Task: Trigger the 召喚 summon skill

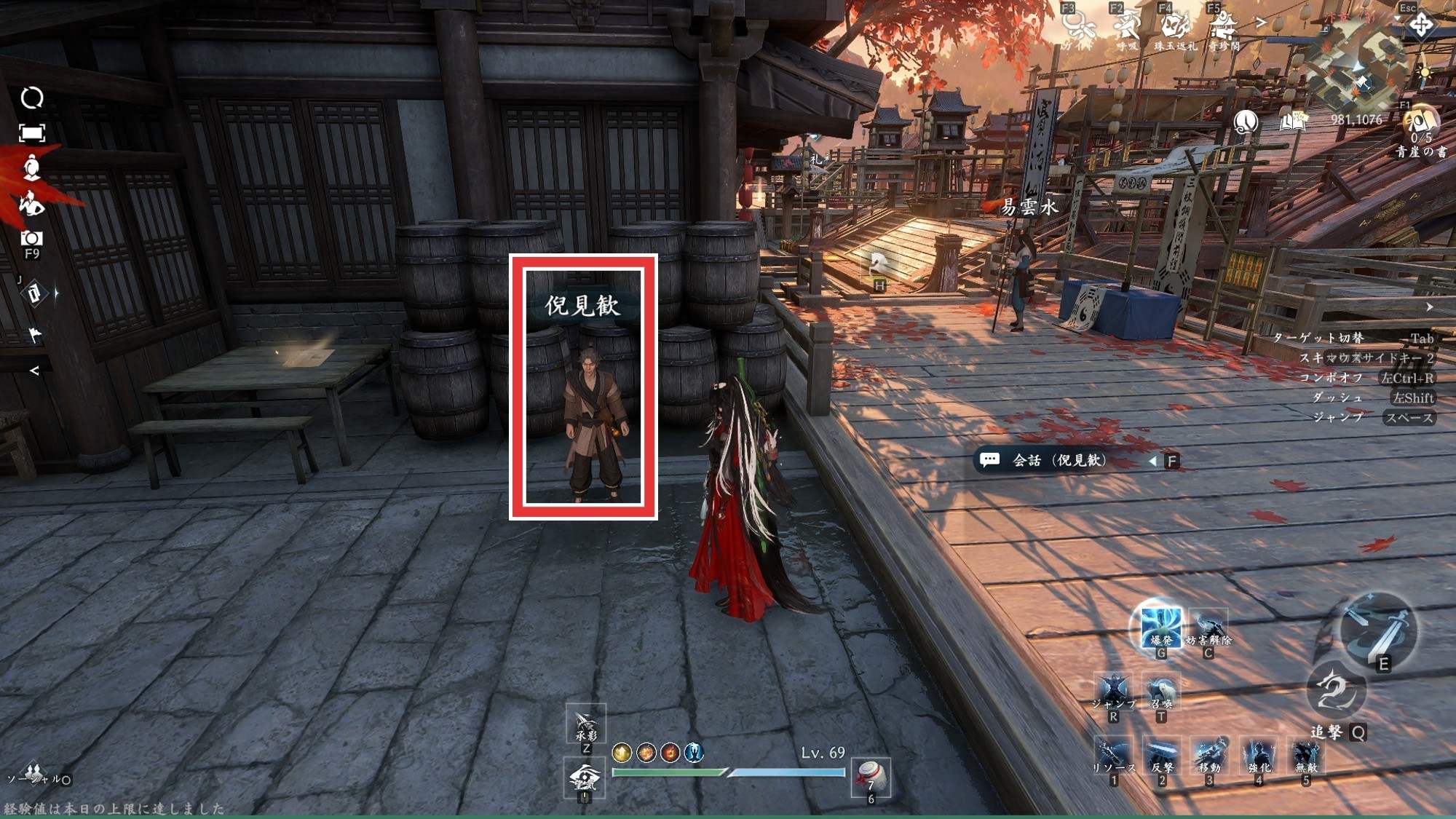Action: coord(1161,692)
